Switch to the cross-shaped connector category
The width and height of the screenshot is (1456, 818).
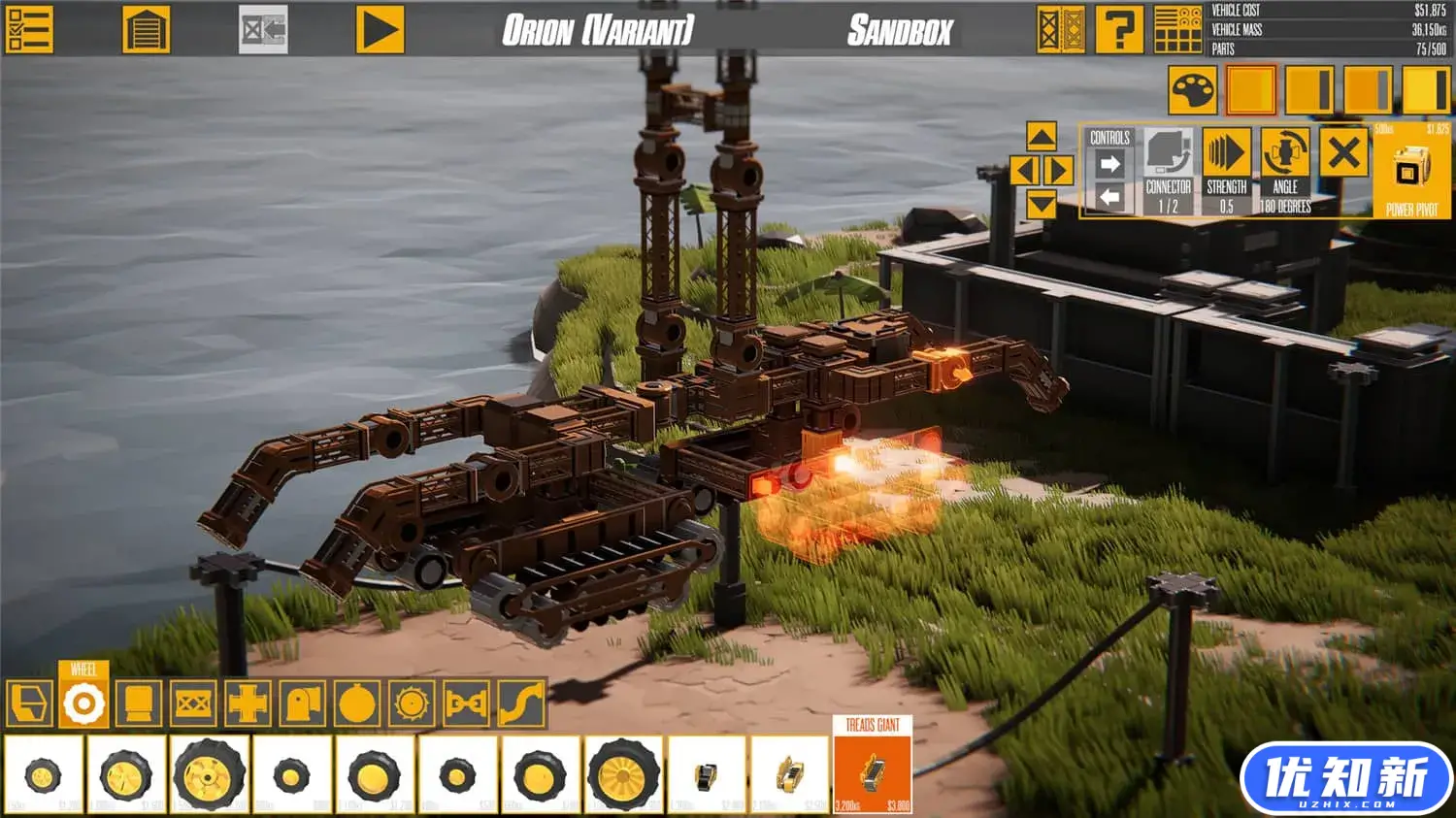(248, 703)
